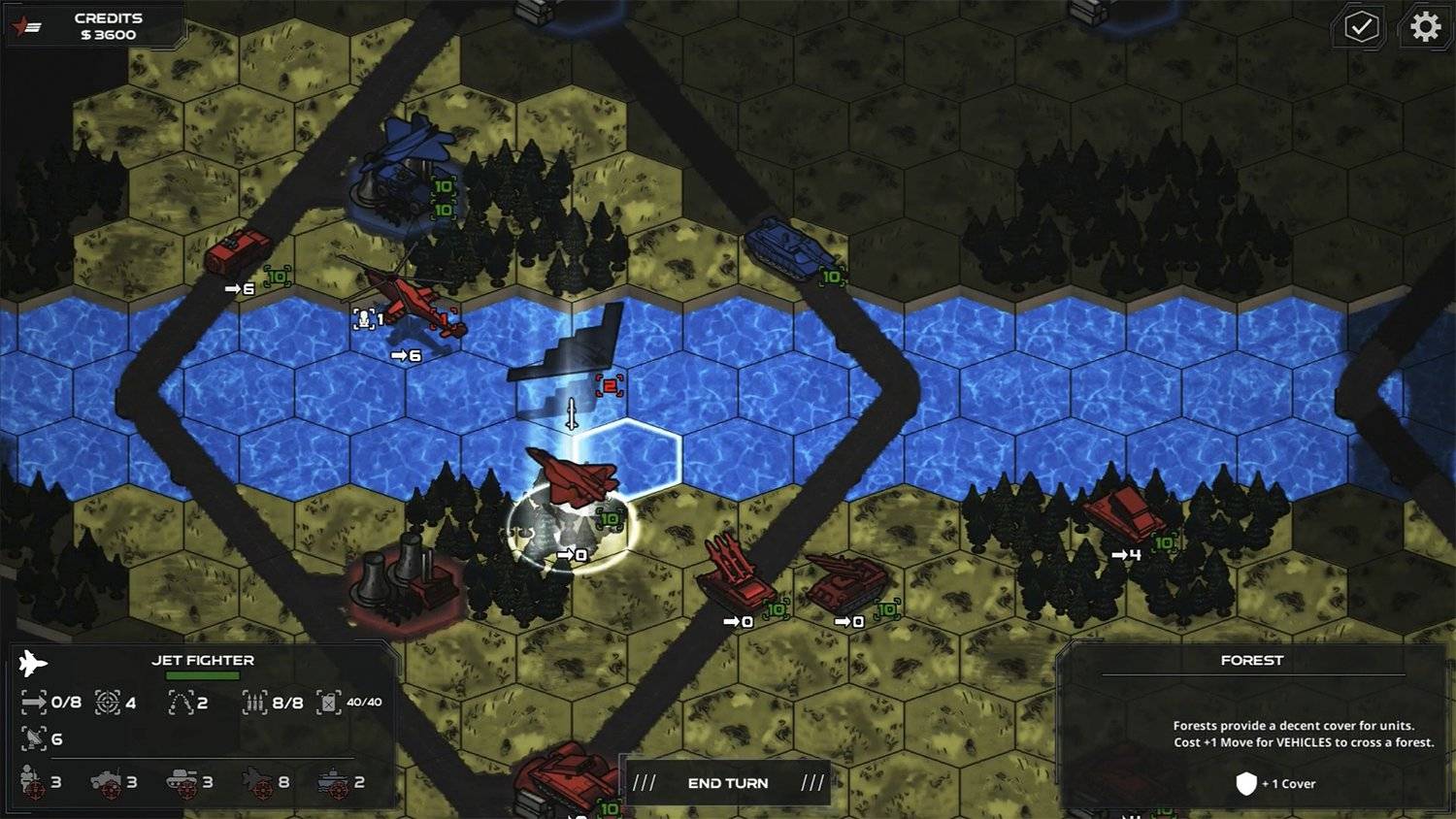The width and height of the screenshot is (1456, 819).
Task: Open the settings gear menu
Action: click(1424, 27)
